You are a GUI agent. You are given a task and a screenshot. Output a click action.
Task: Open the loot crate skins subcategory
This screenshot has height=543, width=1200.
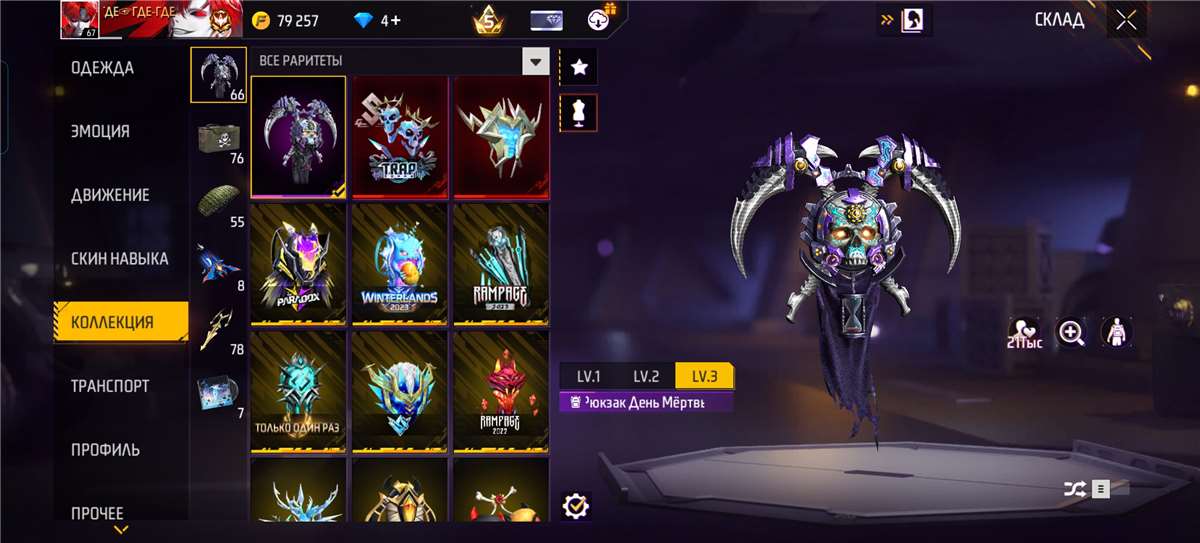218,141
